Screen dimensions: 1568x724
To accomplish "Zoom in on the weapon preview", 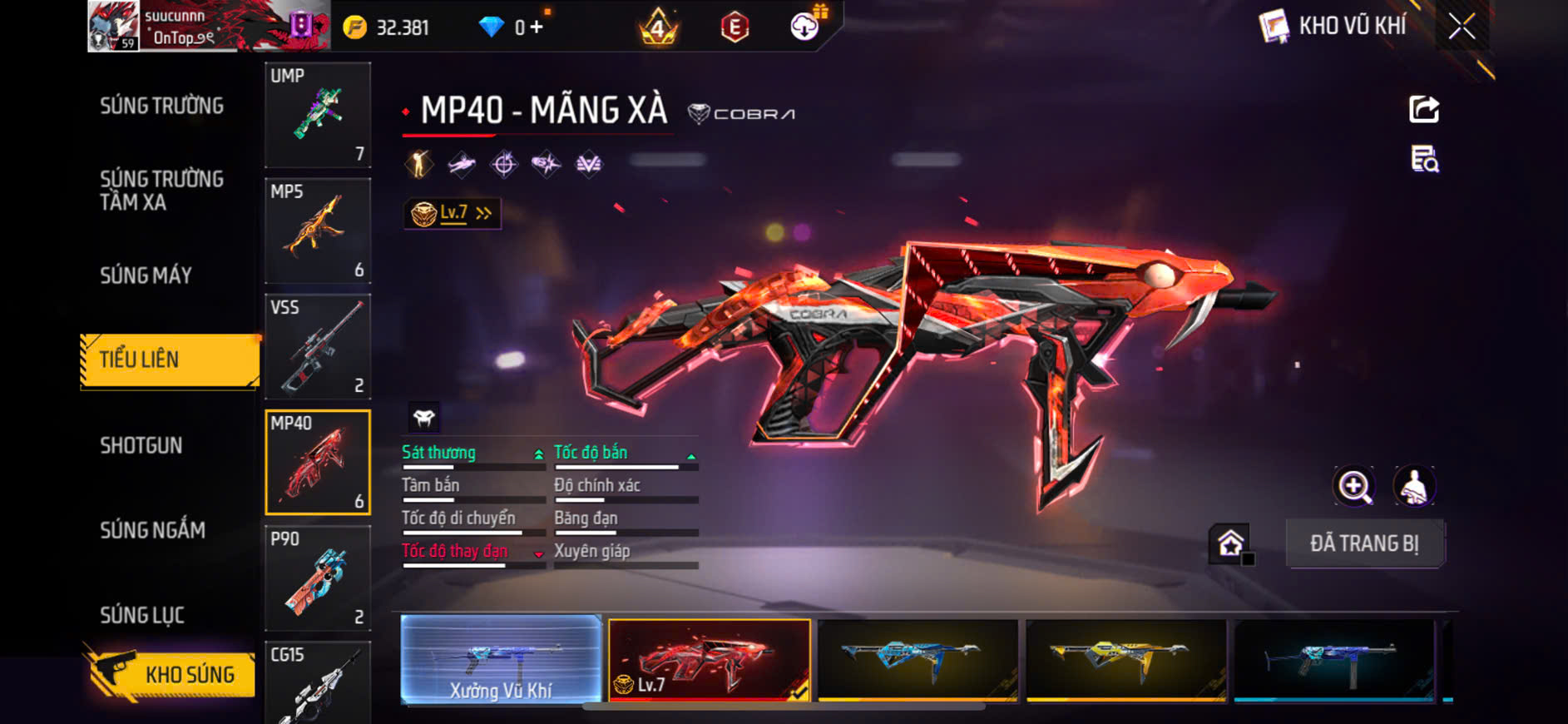I will point(1354,487).
